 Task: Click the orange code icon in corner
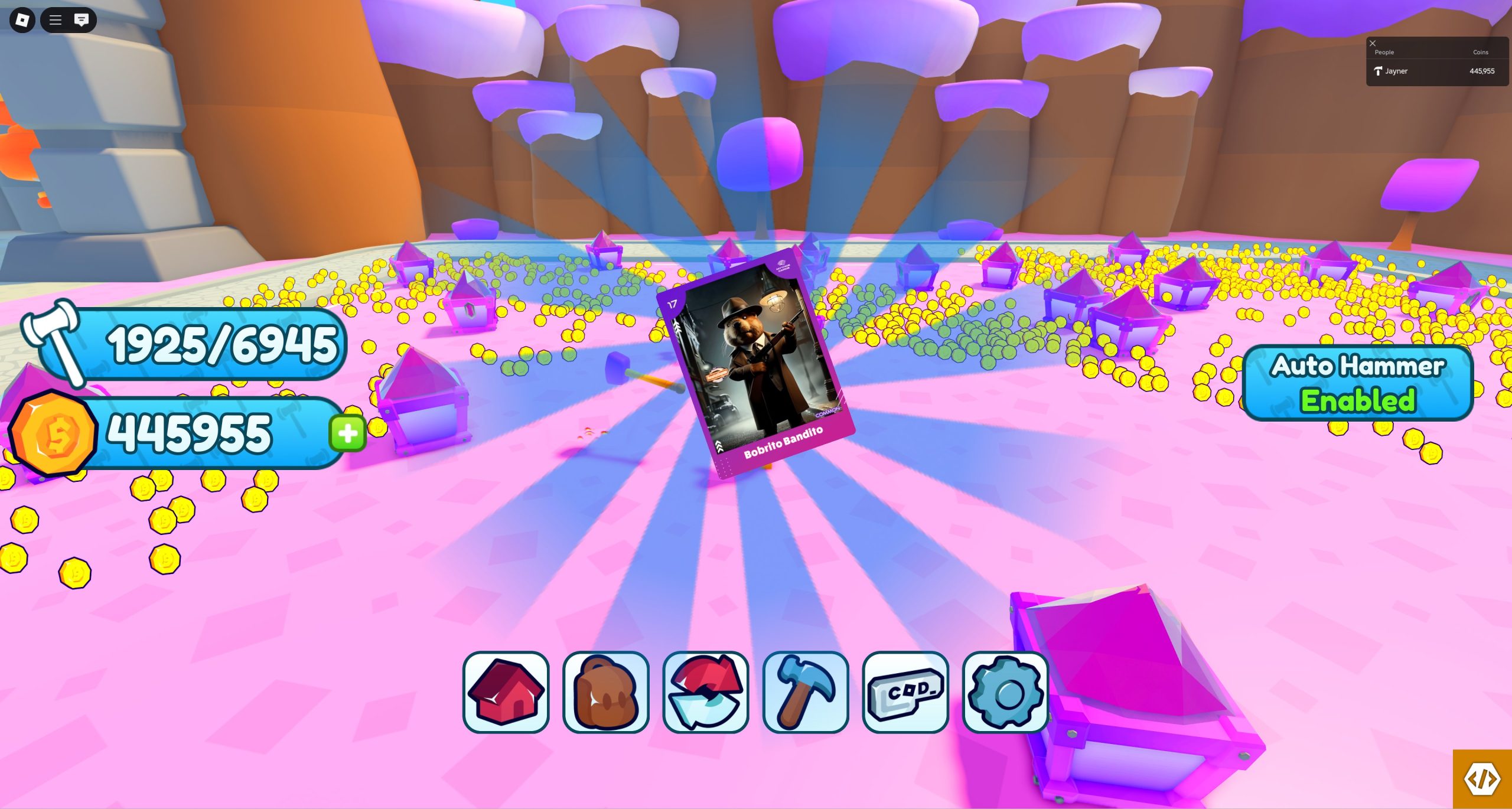click(x=1482, y=779)
